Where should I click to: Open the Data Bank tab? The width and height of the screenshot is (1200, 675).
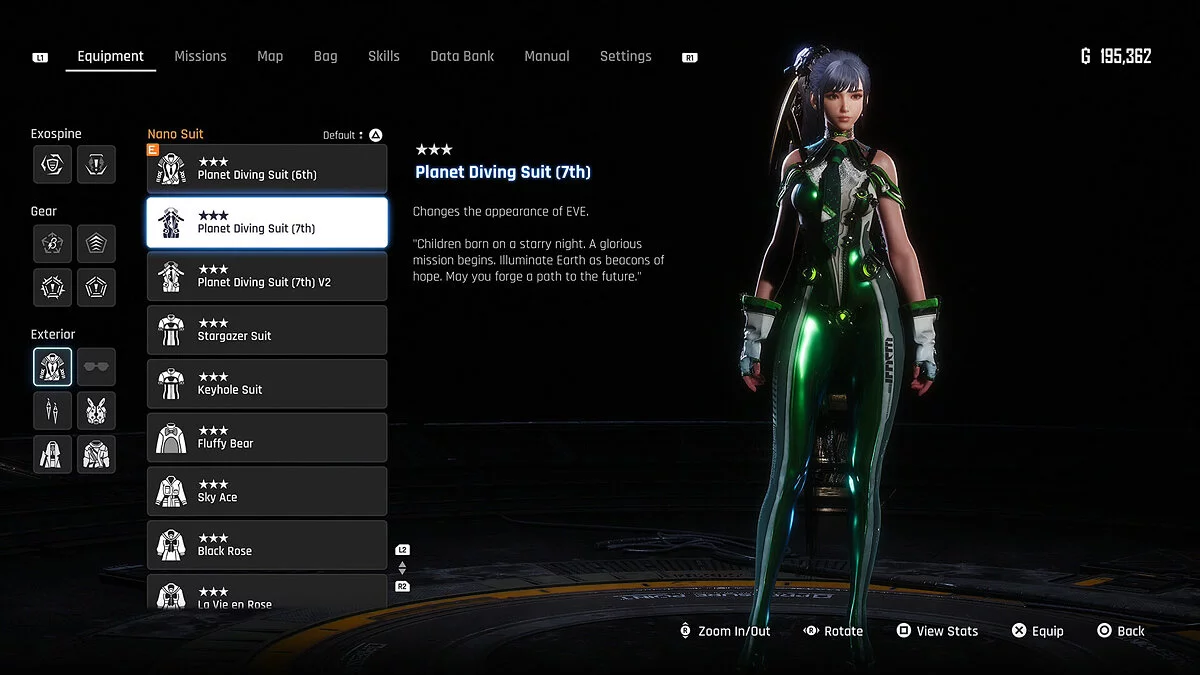point(462,56)
